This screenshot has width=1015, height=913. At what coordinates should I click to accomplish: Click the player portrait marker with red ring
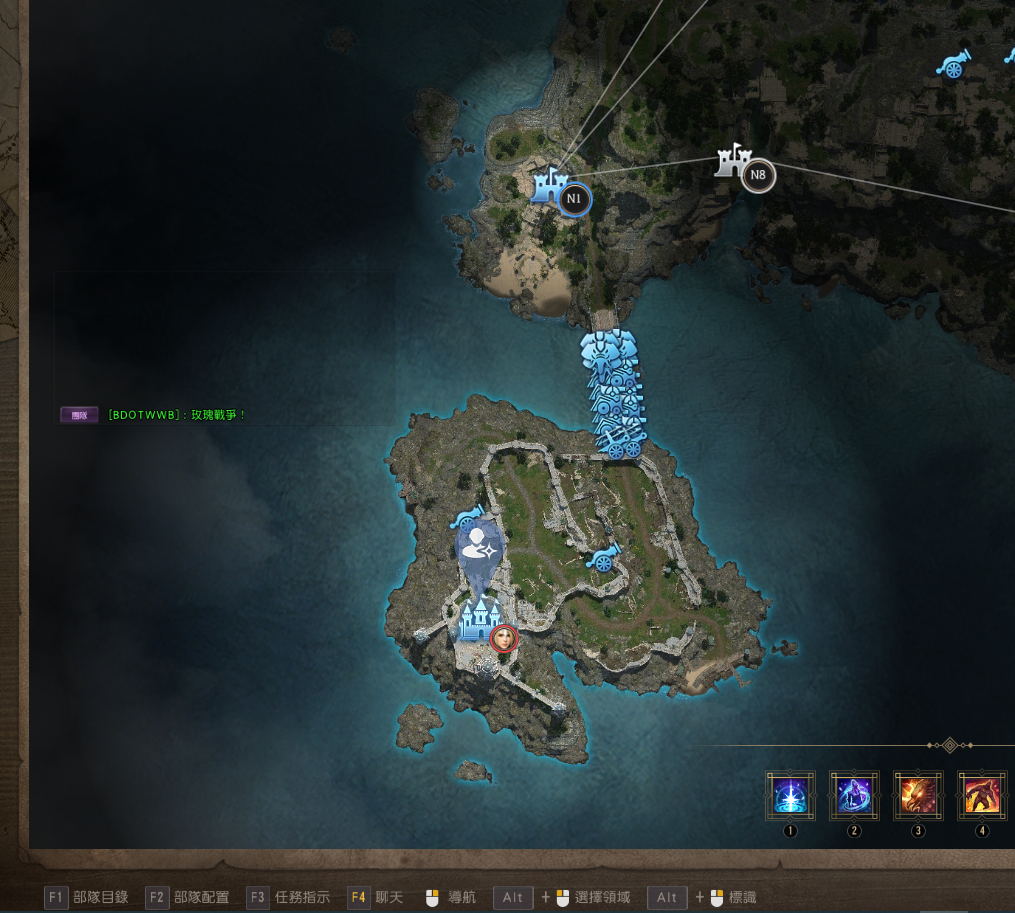pos(504,637)
